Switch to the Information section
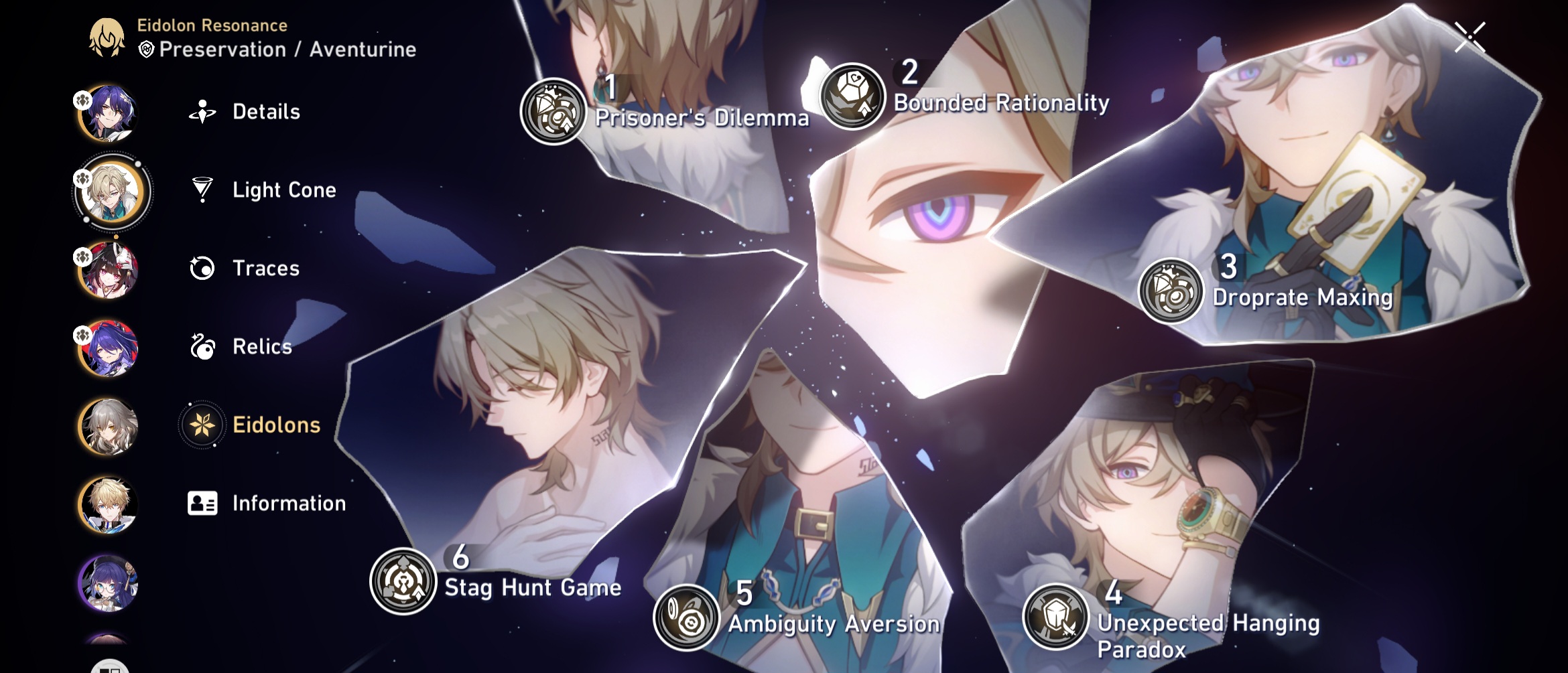Viewport: 1568px width, 673px height. (x=288, y=503)
